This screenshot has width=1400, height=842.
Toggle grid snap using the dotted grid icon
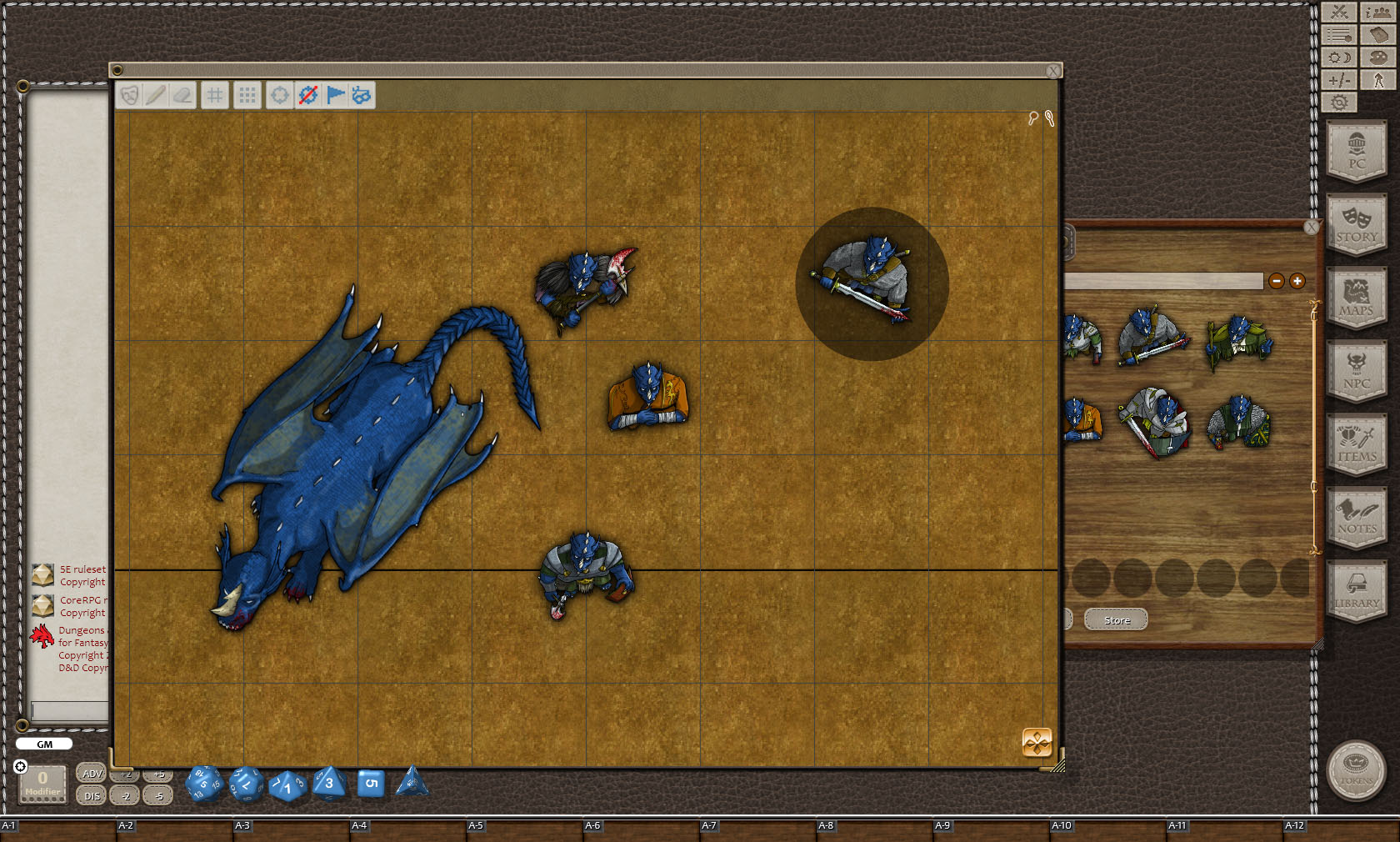(x=245, y=96)
